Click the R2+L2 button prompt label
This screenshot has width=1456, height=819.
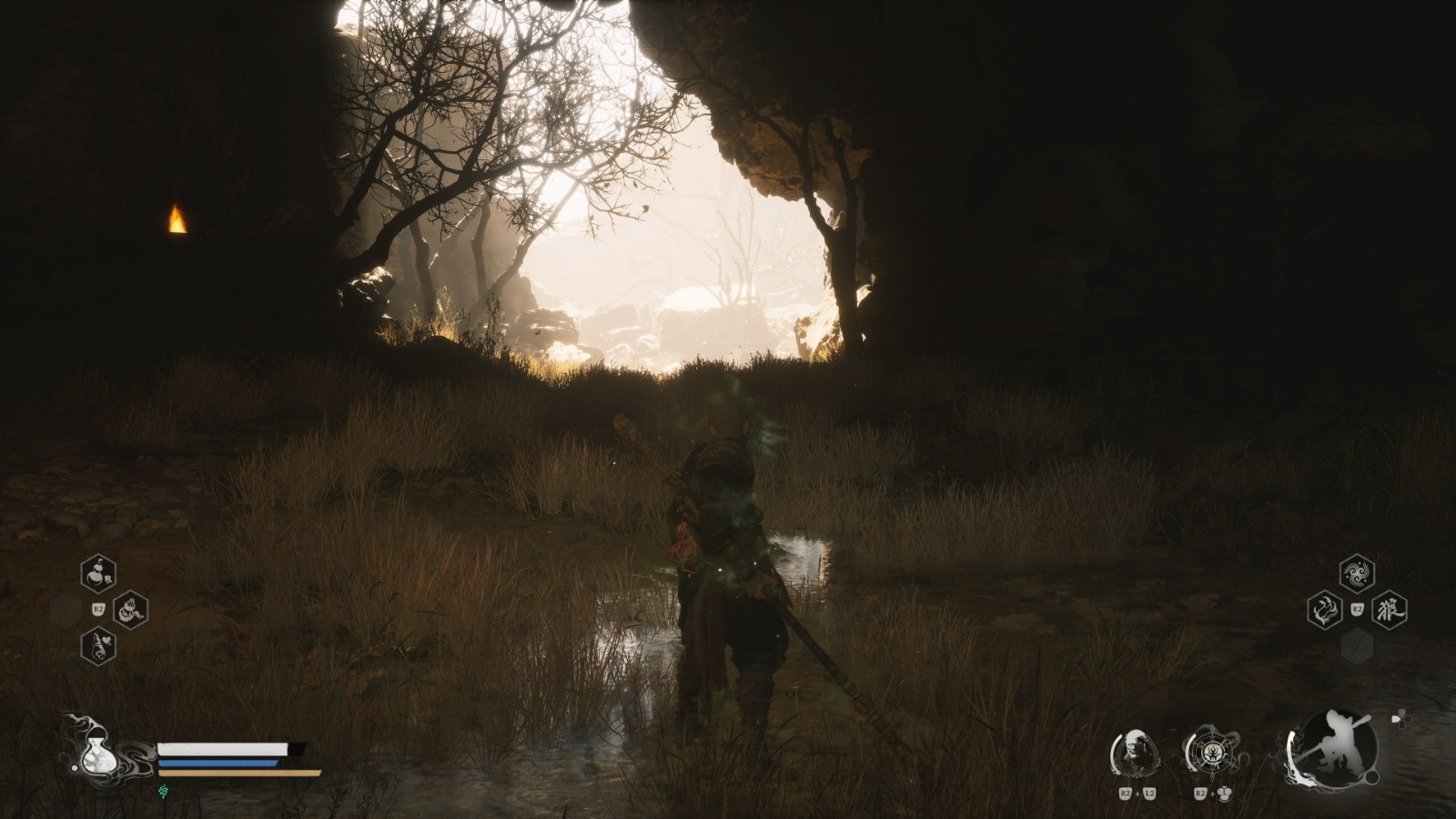point(1137,793)
